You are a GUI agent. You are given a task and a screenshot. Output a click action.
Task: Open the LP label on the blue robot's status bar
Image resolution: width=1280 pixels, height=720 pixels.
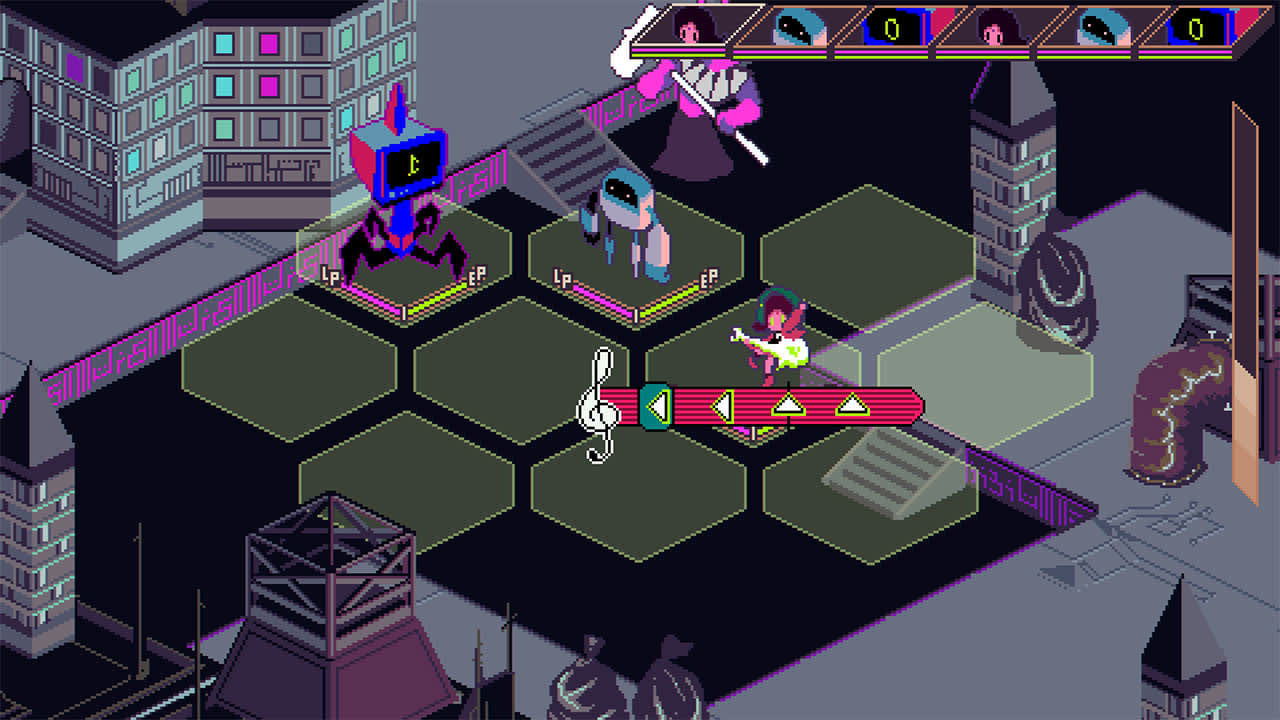point(561,277)
